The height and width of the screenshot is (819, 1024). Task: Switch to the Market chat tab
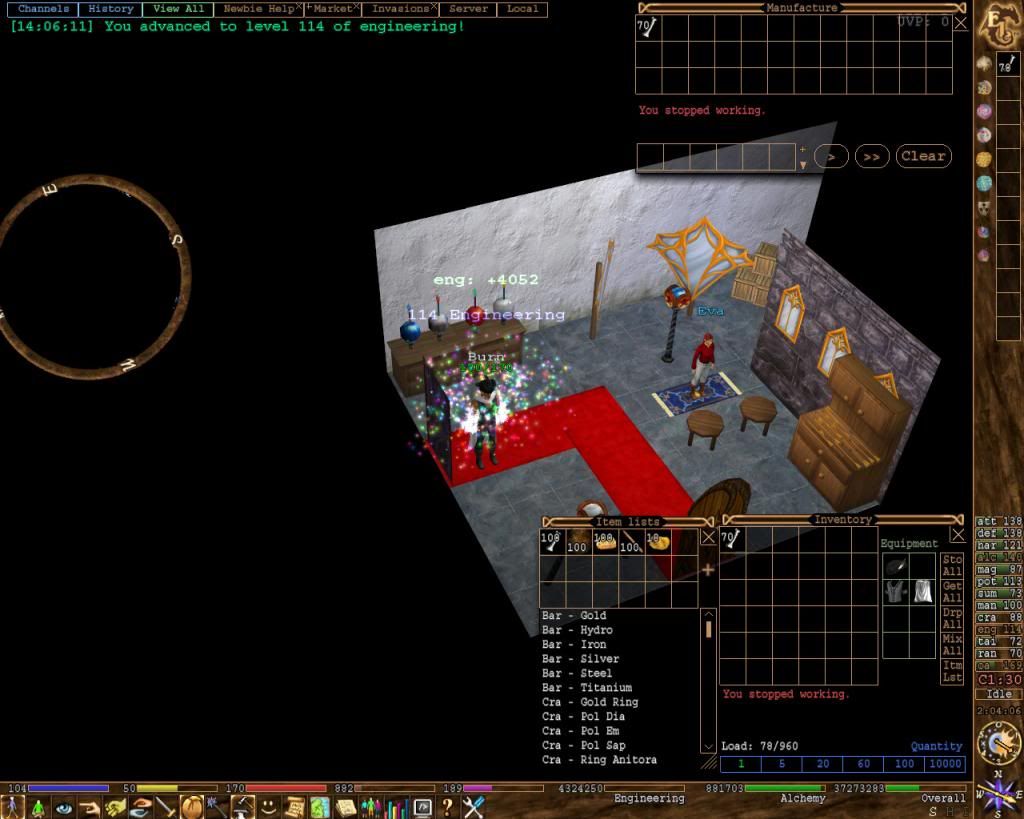pos(332,9)
